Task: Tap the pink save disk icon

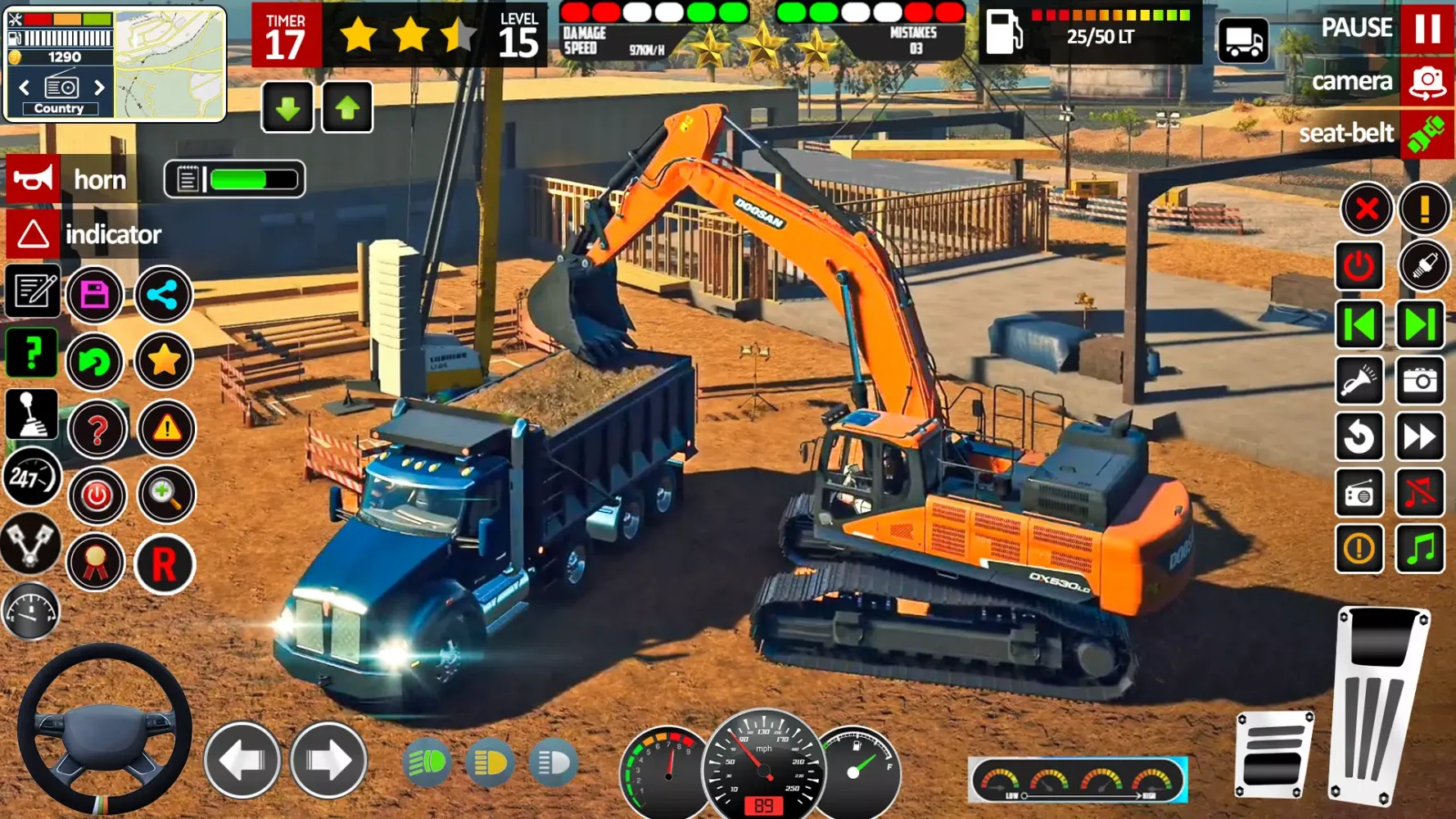Action: point(95,295)
